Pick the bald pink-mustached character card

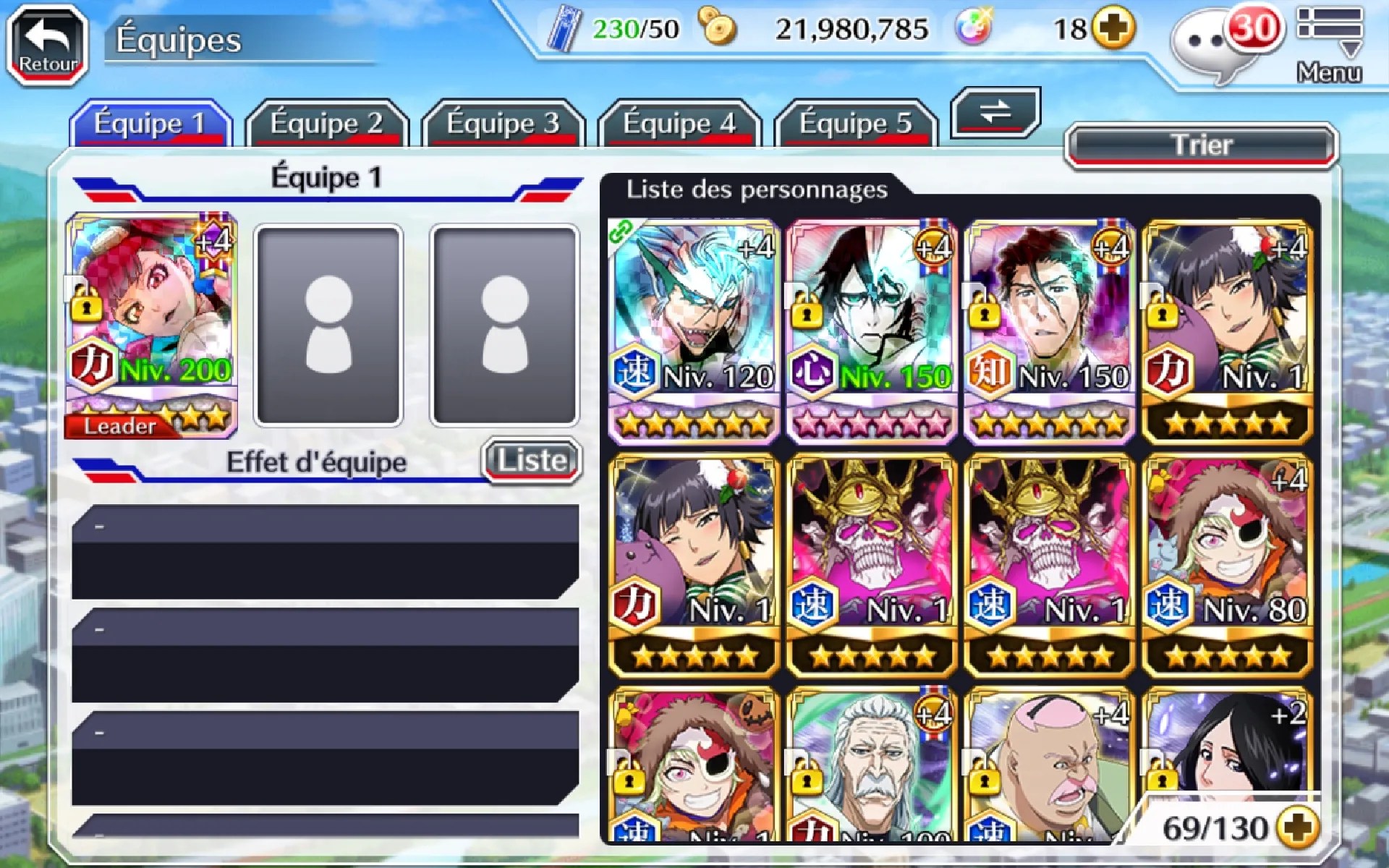tap(1049, 767)
